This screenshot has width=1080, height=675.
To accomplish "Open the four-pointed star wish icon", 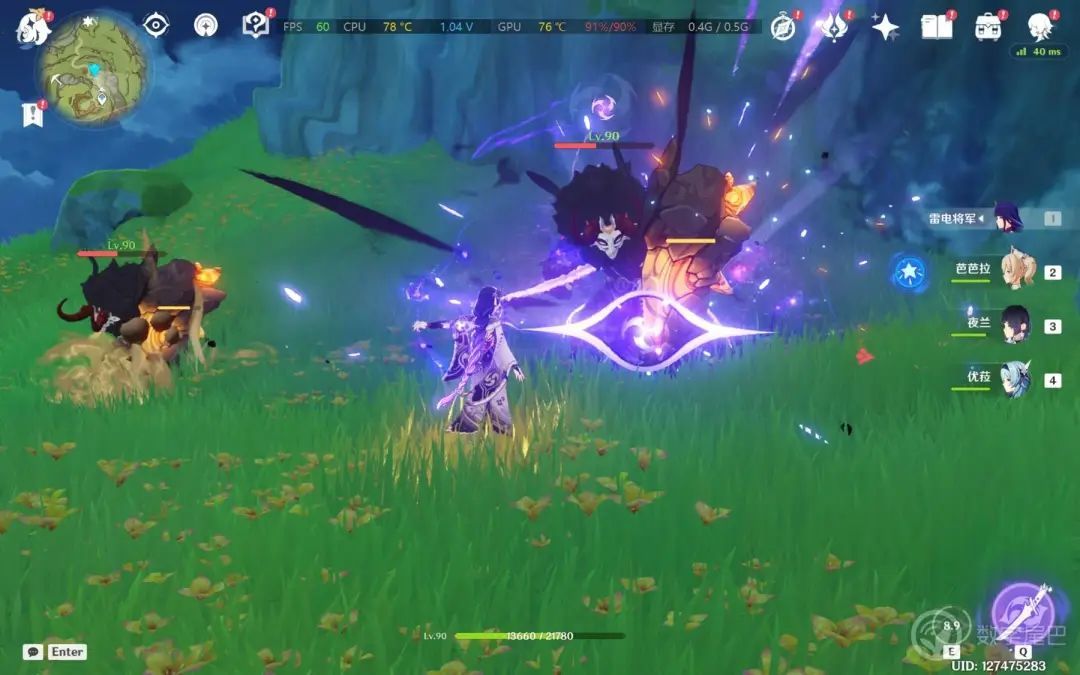I will point(885,27).
